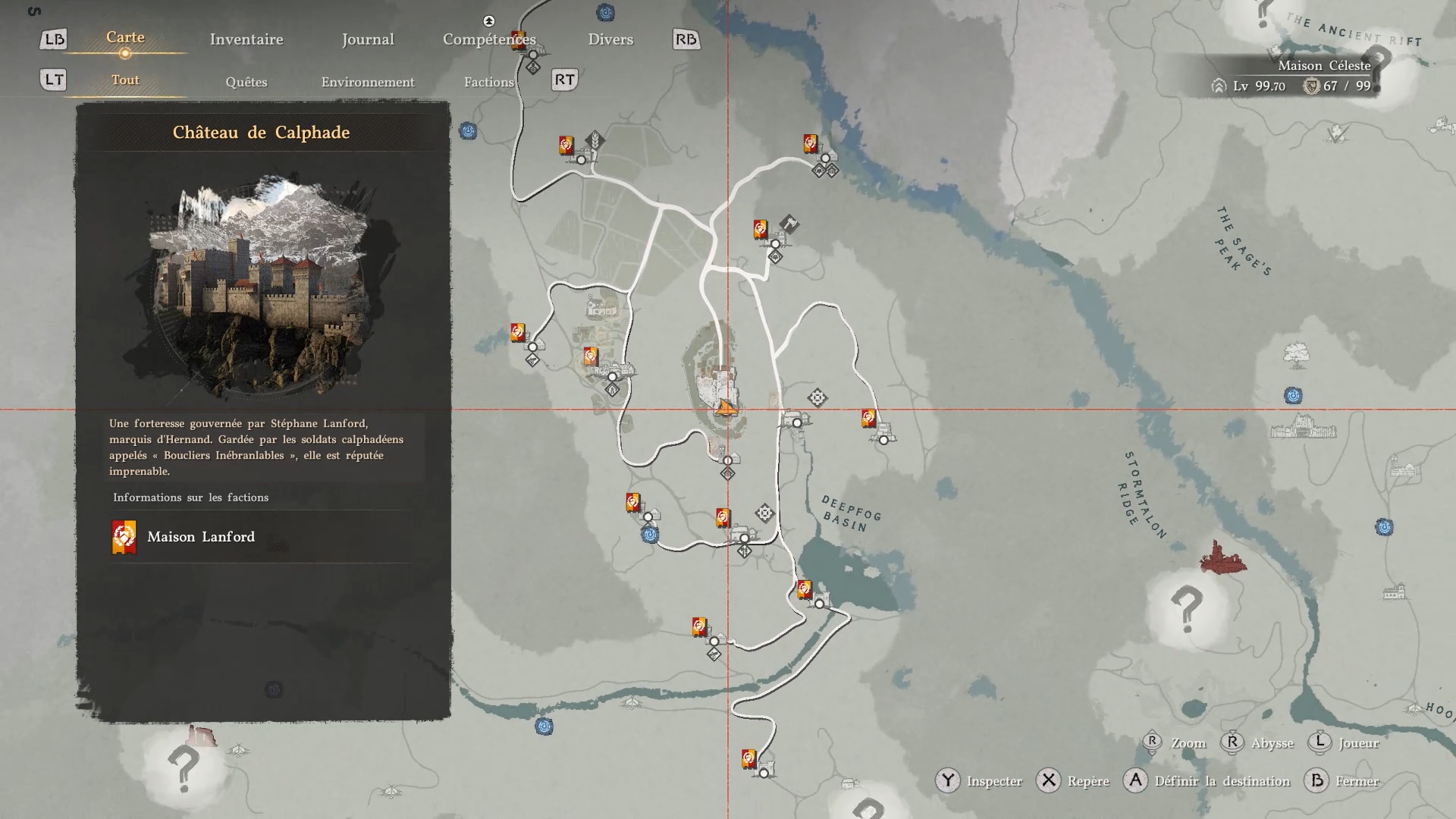Click the blue spiral marker below the tree
This screenshot has width=1456, height=819.
click(1293, 395)
